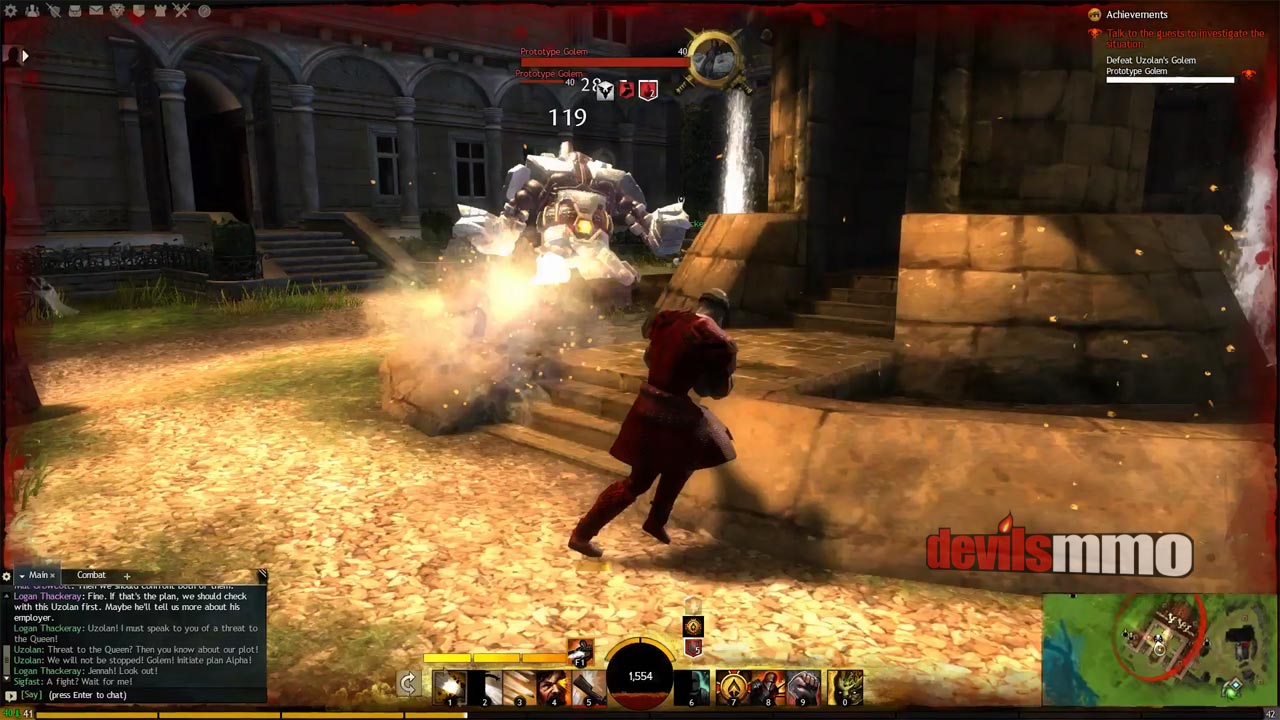Open the game menu gear icon
This screenshot has height=720, width=1280.
pyautogui.click(x=9, y=11)
